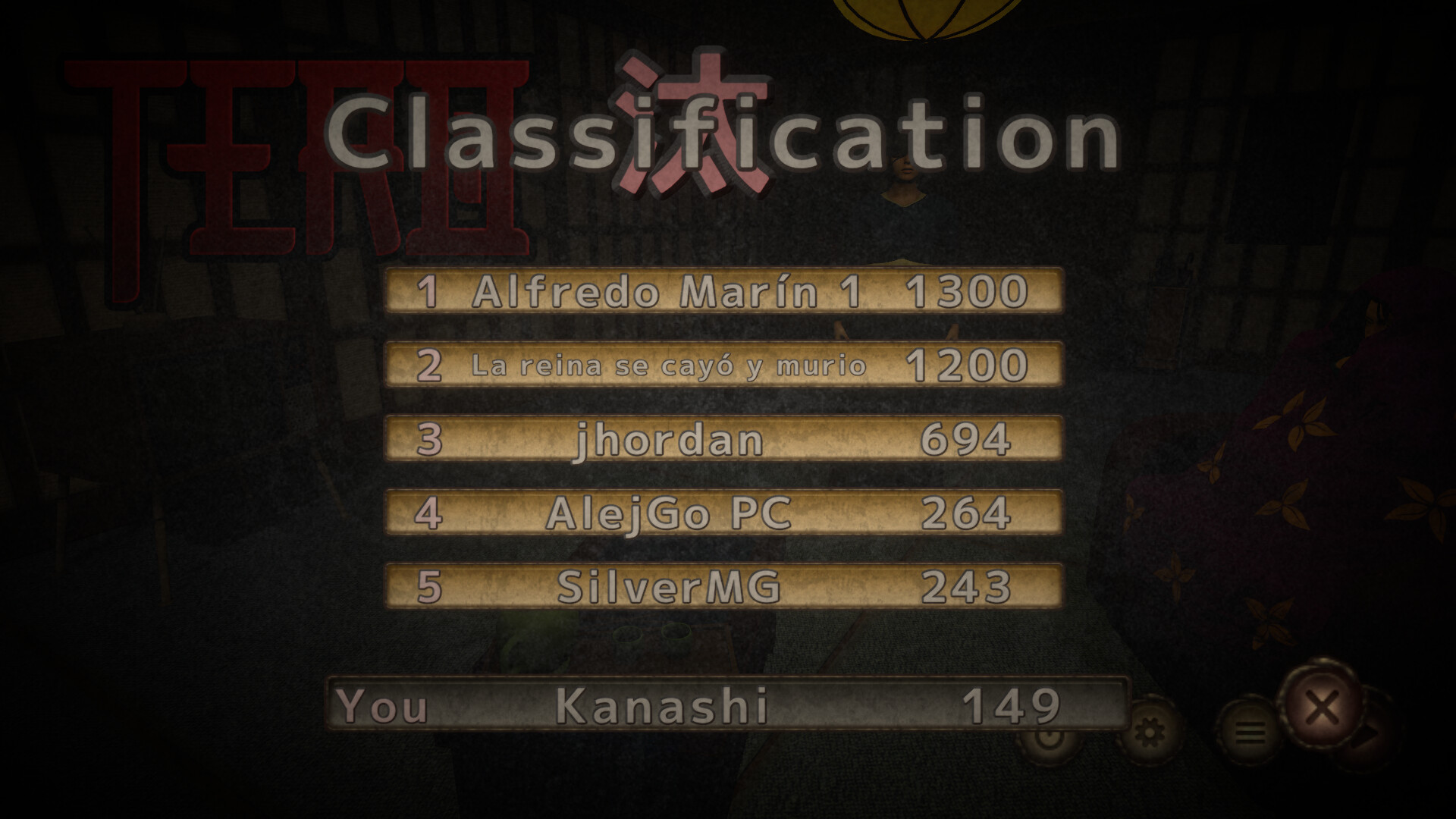The width and height of the screenshot is (1456, 819).
Task: Click the score 1300 next to rank 1
Action: (969, 292)
